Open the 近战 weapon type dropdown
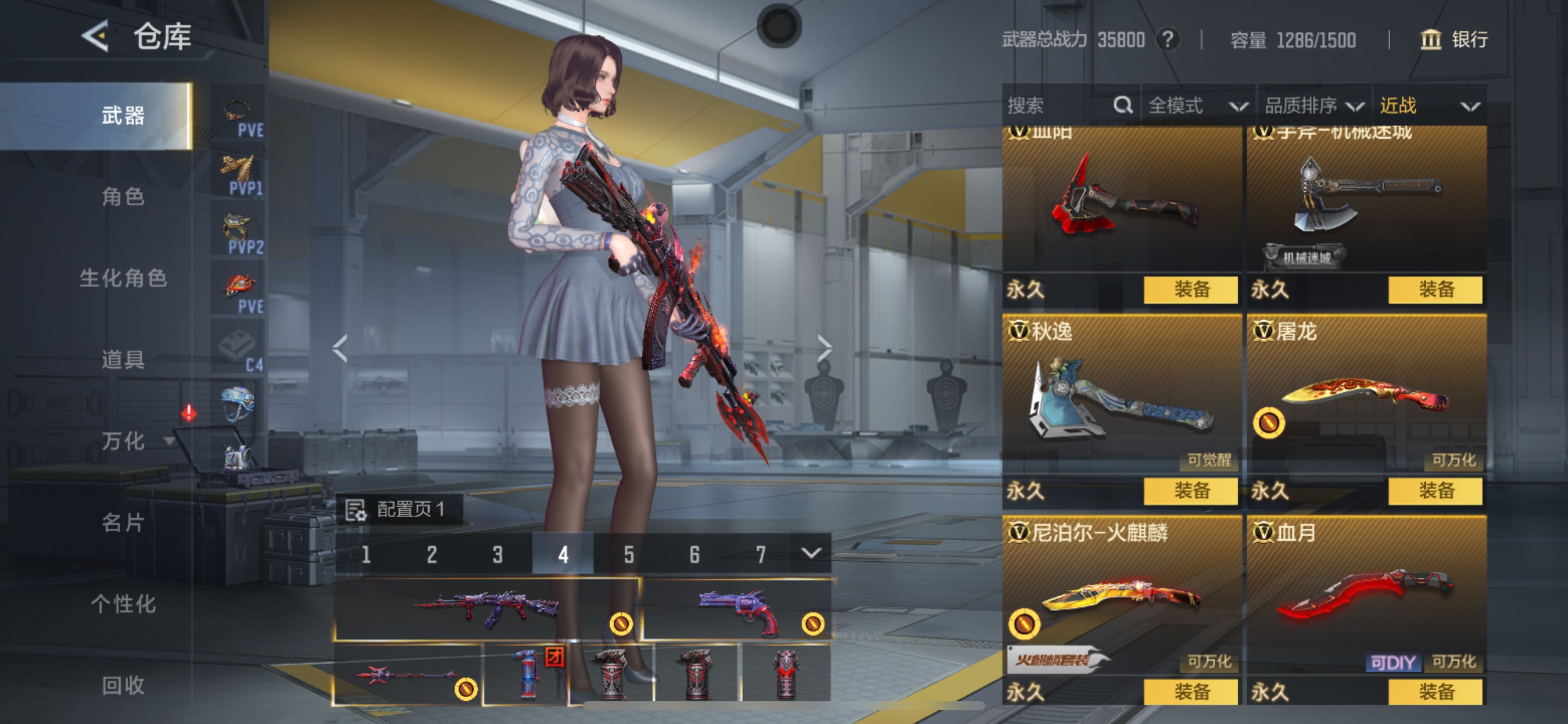Screen dimensions: 1568x724 click(1428, 106)
